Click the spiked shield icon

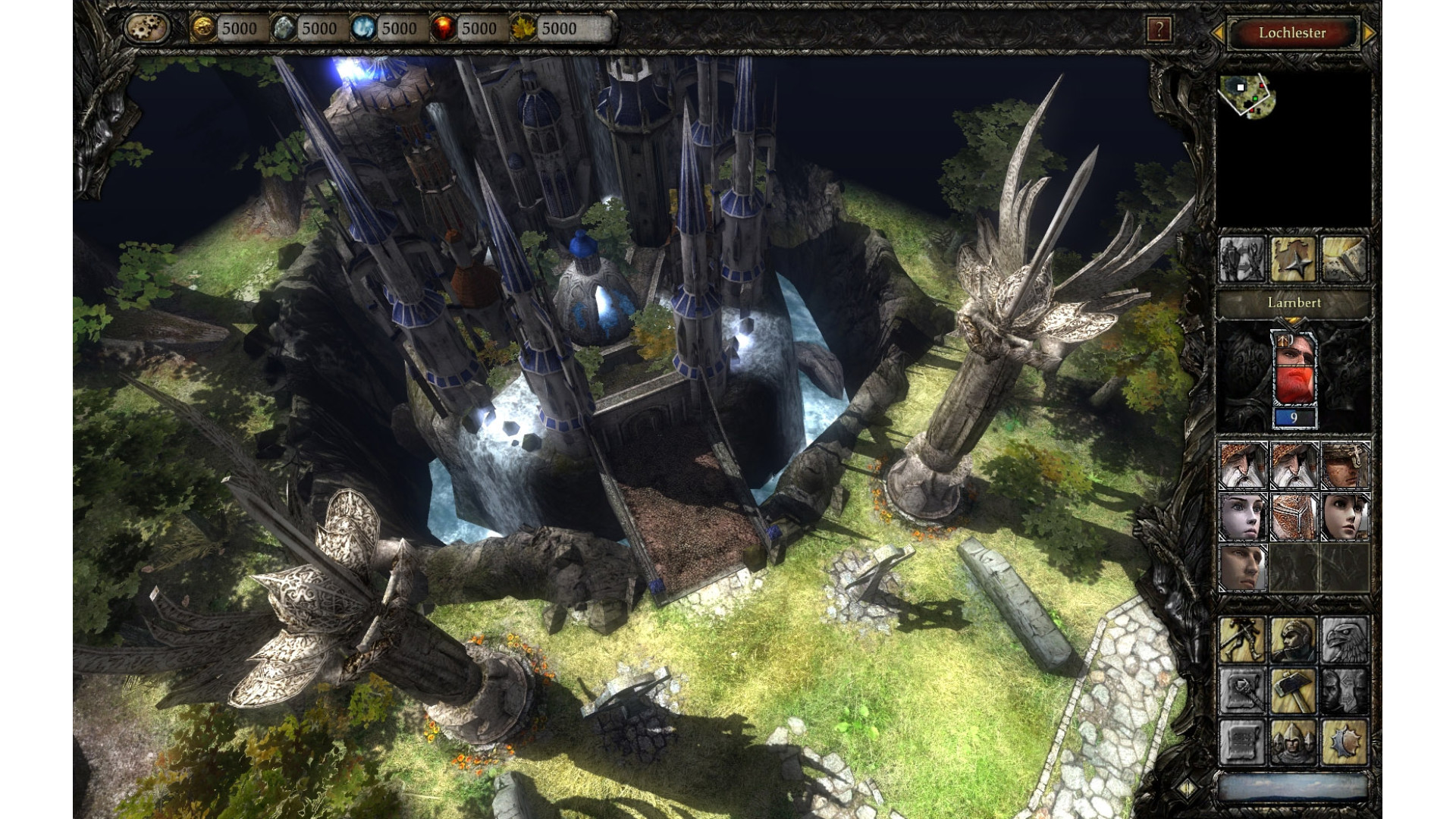click(1345, 742)
